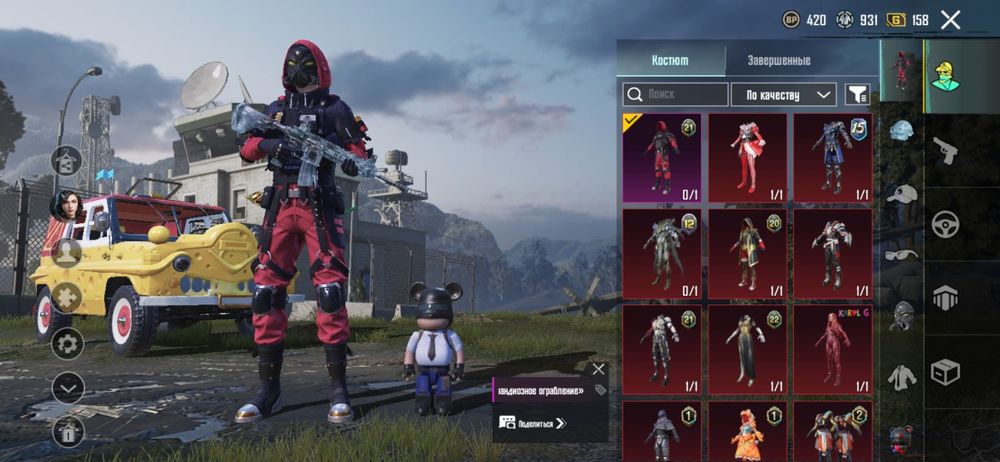This screenshot has width=1000, height=462.
Task: Open the jacket clothing category
Action: (x=902, y=376)
